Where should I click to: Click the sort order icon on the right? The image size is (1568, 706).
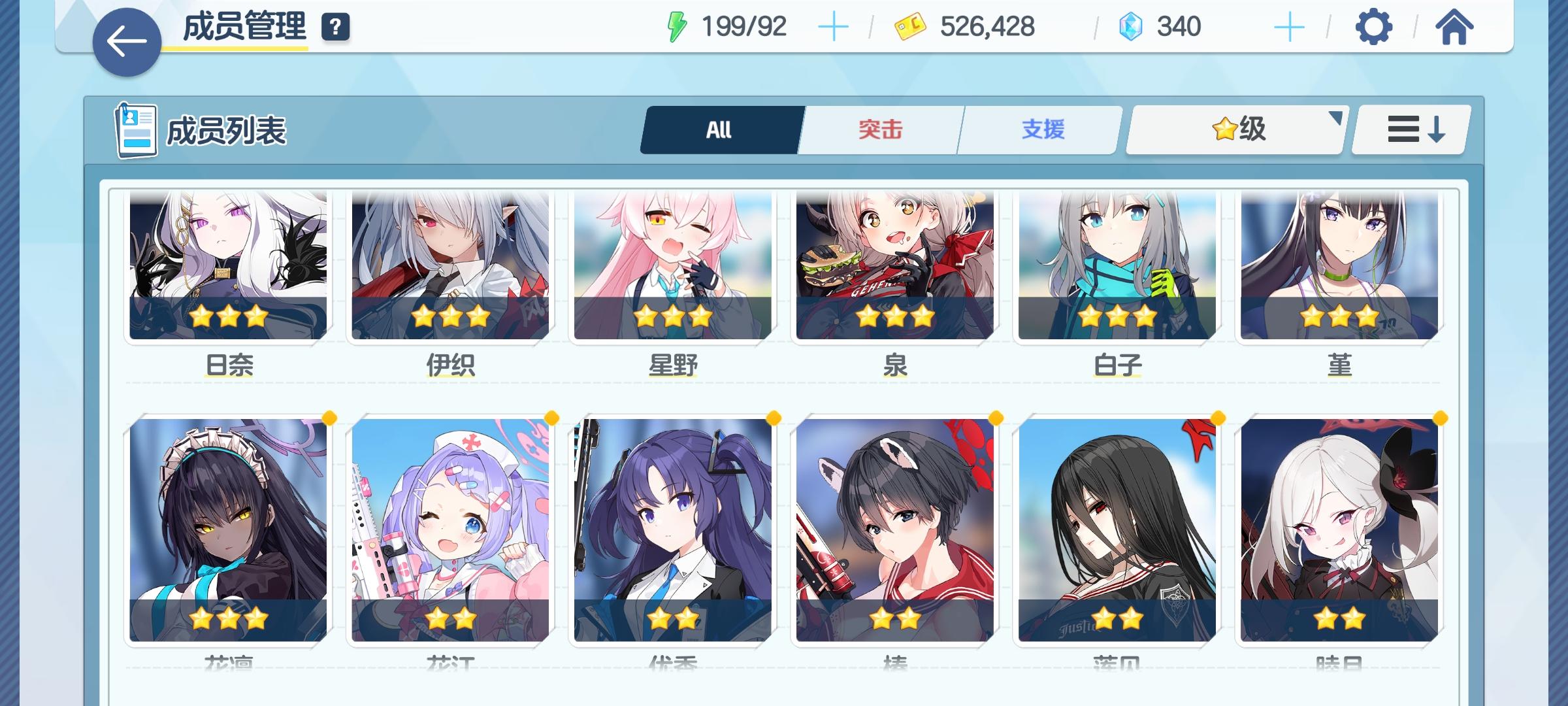pyautogui.click(x=1409, y=129)
